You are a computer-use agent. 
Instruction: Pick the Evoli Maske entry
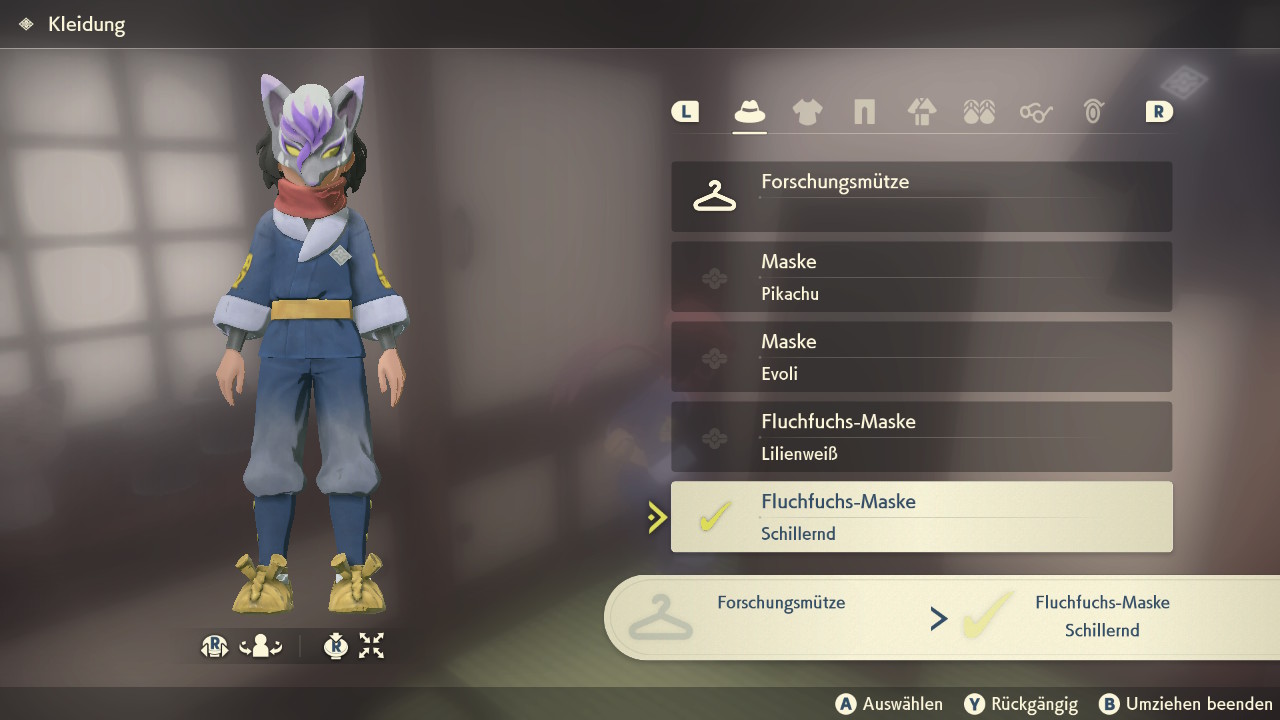point(921,357)
